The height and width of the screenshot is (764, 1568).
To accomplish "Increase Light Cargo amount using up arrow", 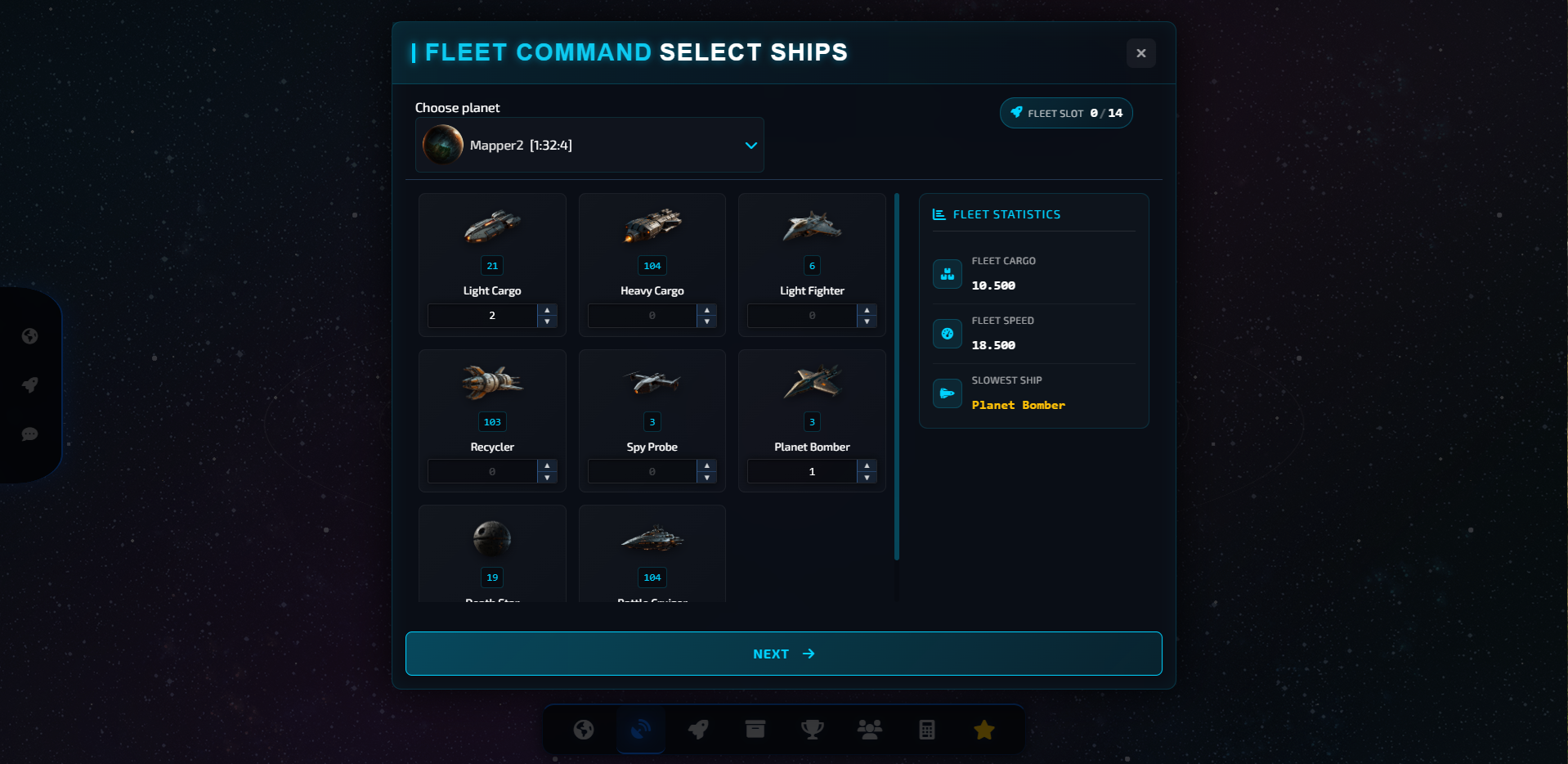I will tap(546, 310).
